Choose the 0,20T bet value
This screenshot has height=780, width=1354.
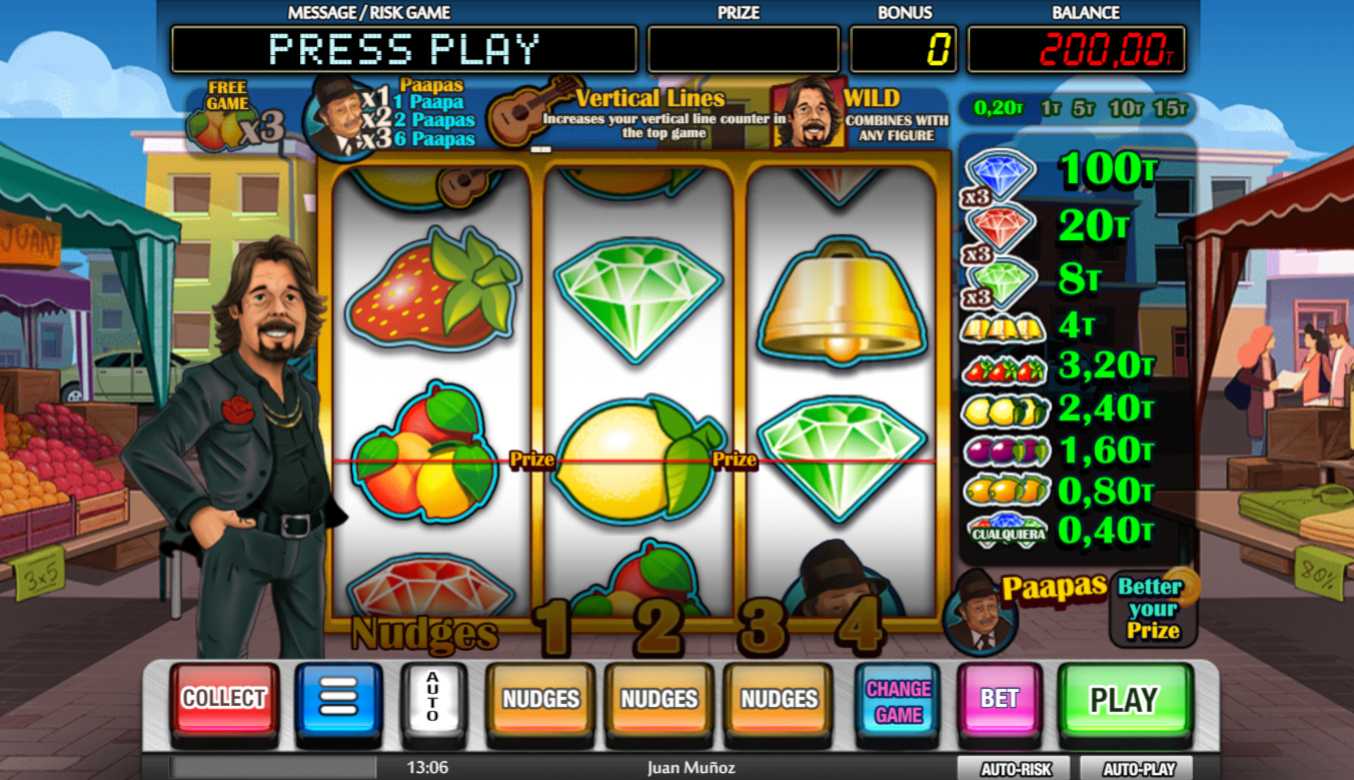(x=996, y=108)
